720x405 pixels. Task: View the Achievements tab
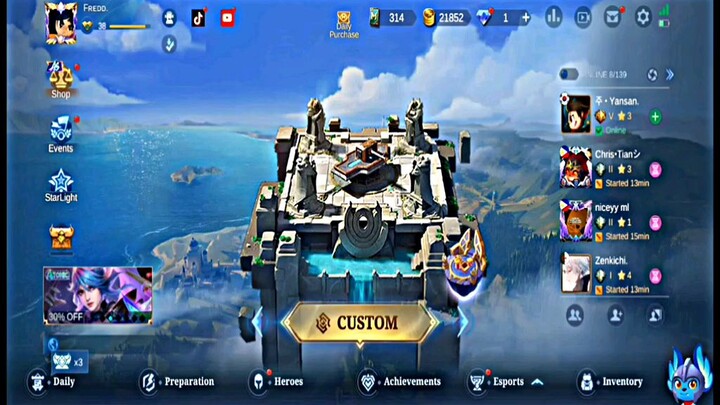click(399, 381)
